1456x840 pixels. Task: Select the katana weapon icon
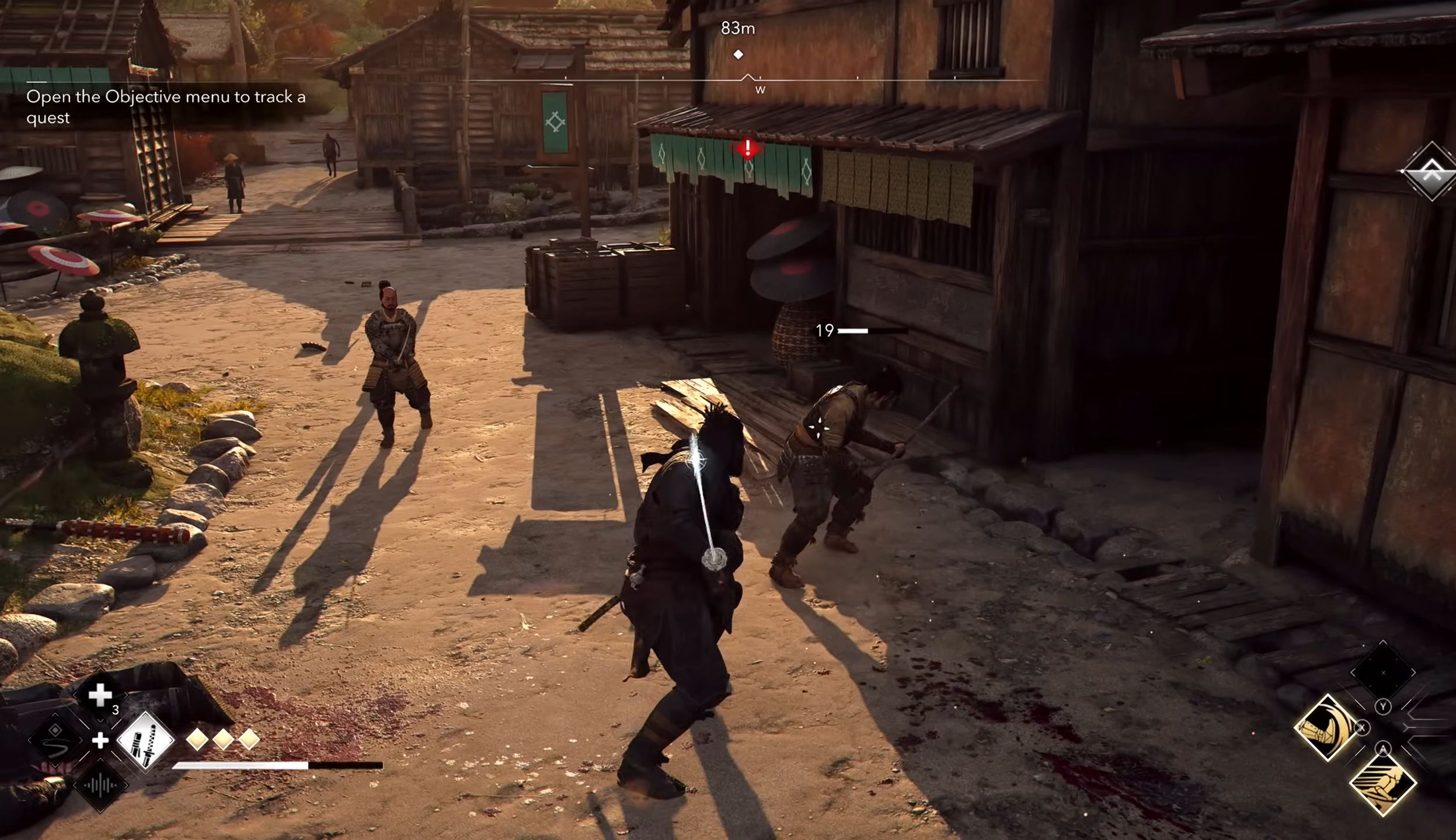pyautogui.click(x=146, y=739)
